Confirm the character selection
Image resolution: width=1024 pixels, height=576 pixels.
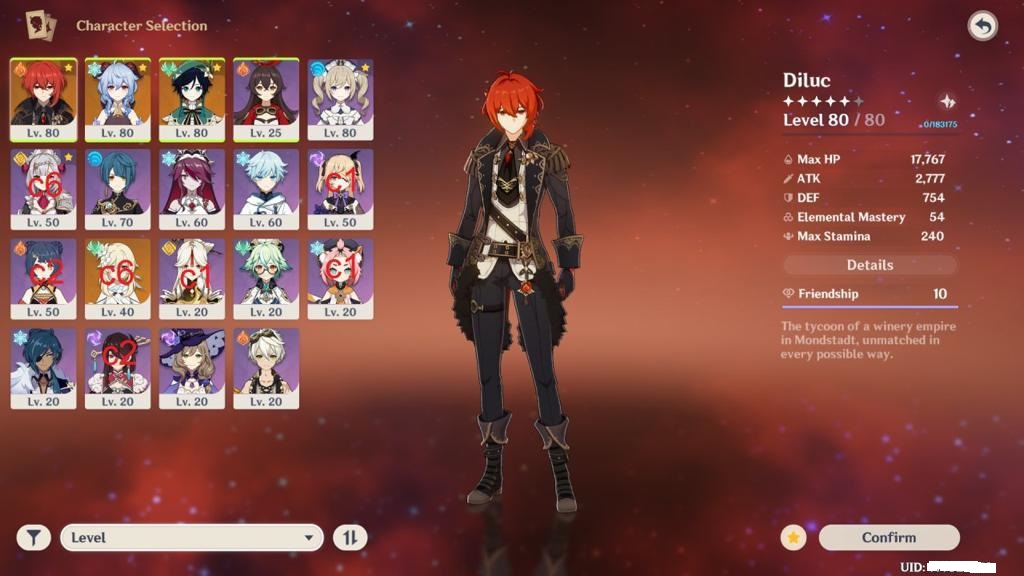click(x=888, y=538)
